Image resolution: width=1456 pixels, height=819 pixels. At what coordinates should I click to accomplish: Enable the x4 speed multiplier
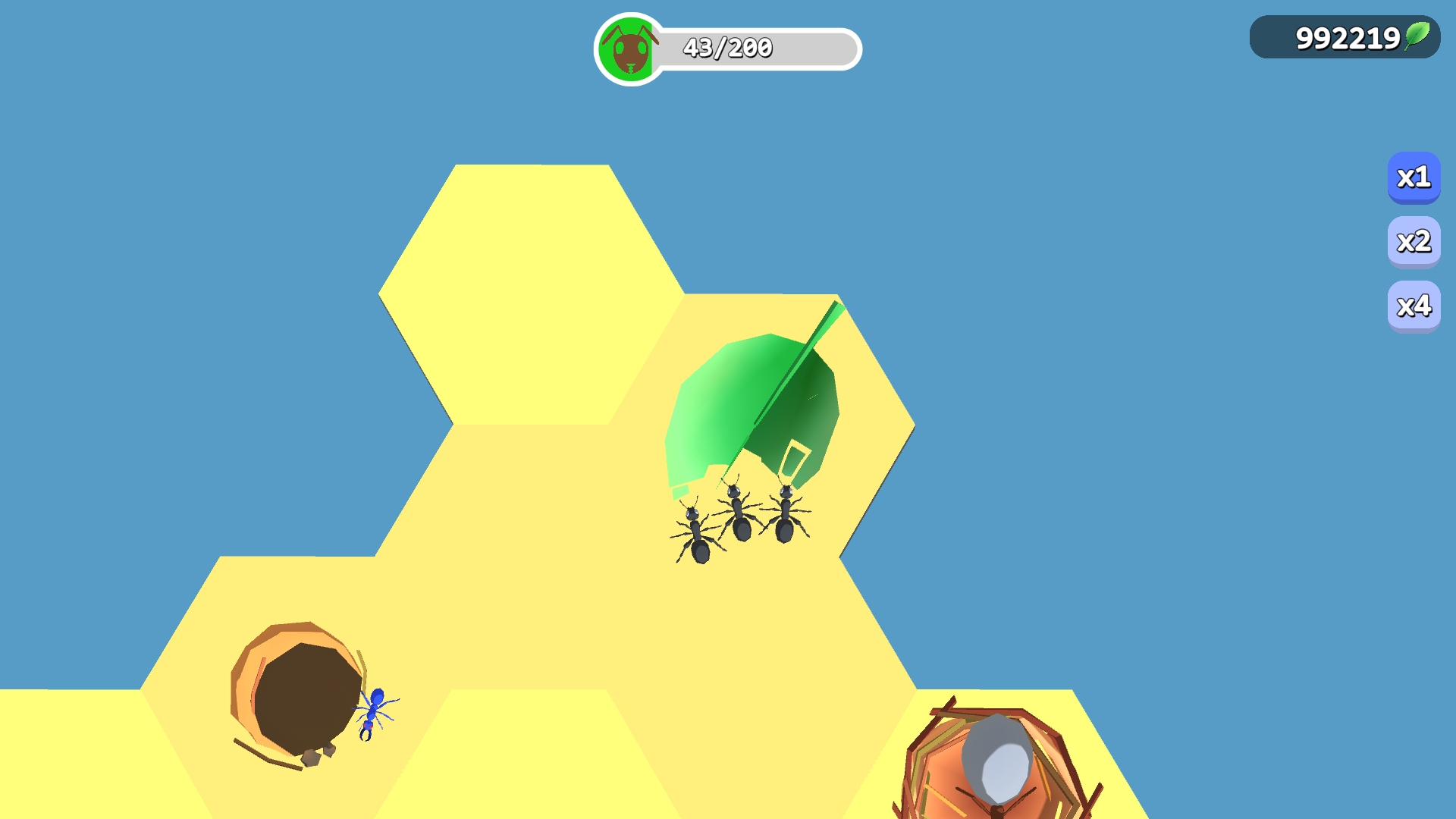pos(1414,303)
